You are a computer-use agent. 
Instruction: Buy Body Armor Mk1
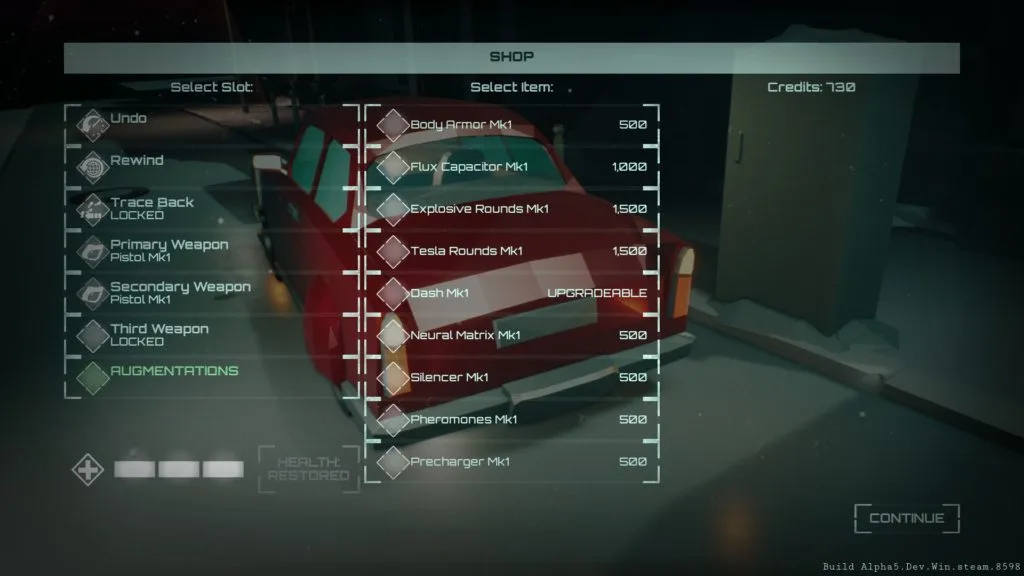tap(511, 125)
